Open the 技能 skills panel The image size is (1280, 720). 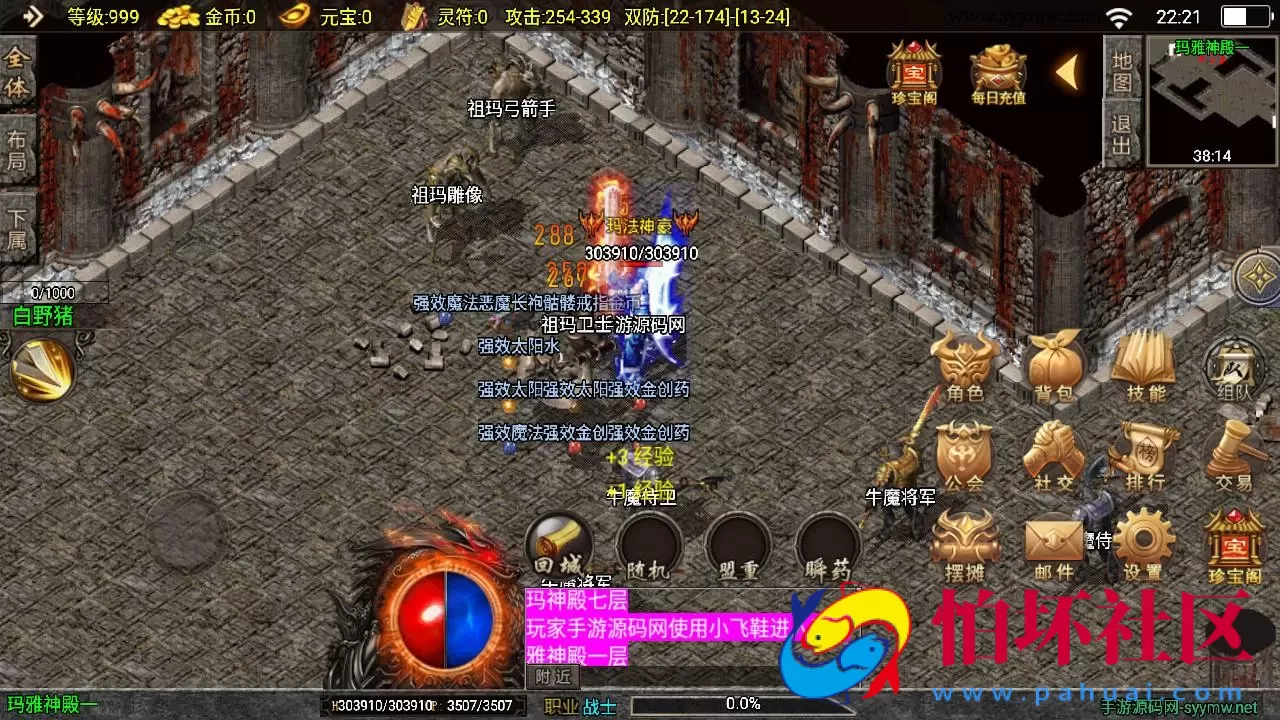(x=1141, y=367)
